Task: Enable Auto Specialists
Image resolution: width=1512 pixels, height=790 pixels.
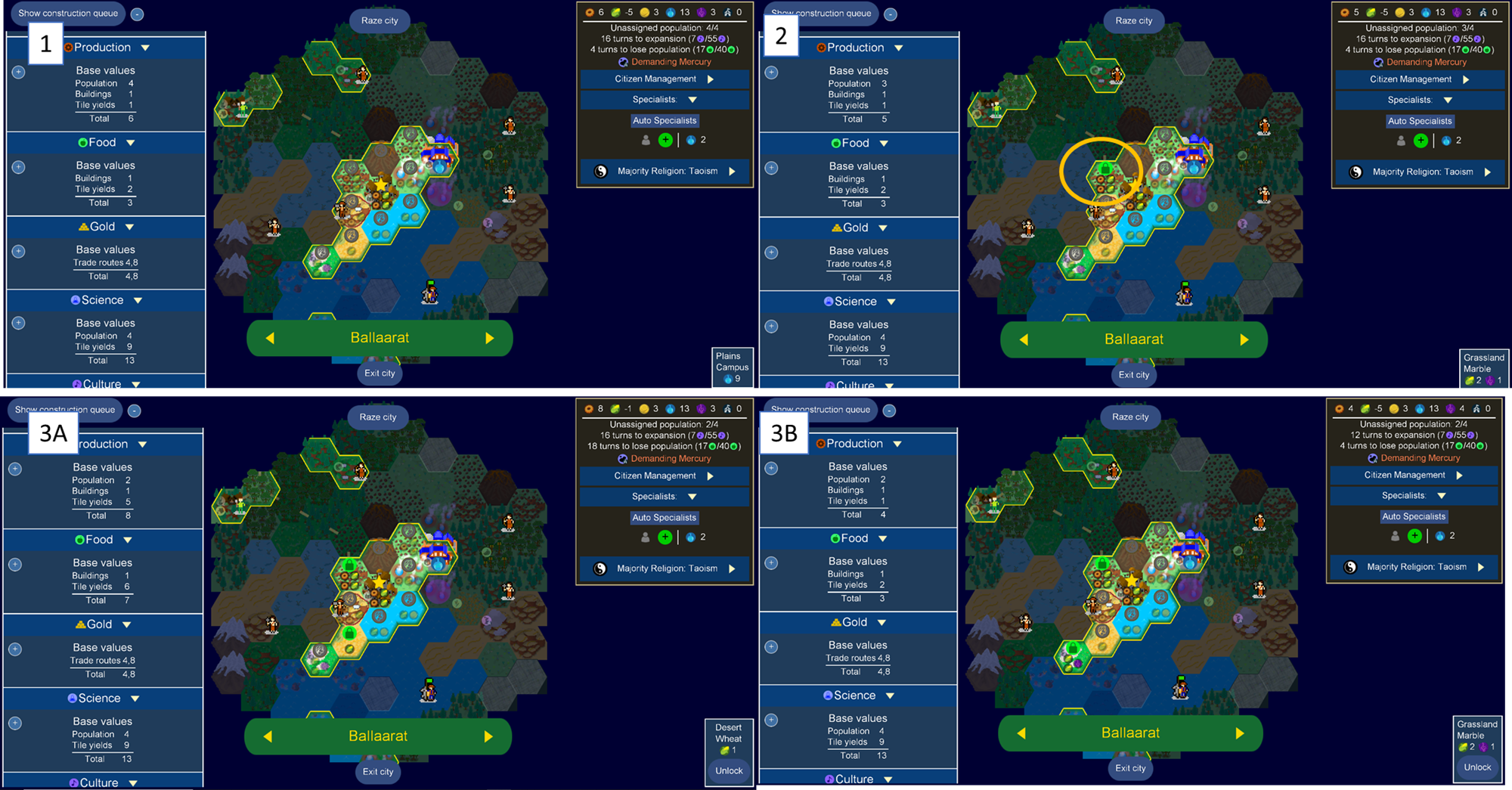Action: tap(665, 120)
